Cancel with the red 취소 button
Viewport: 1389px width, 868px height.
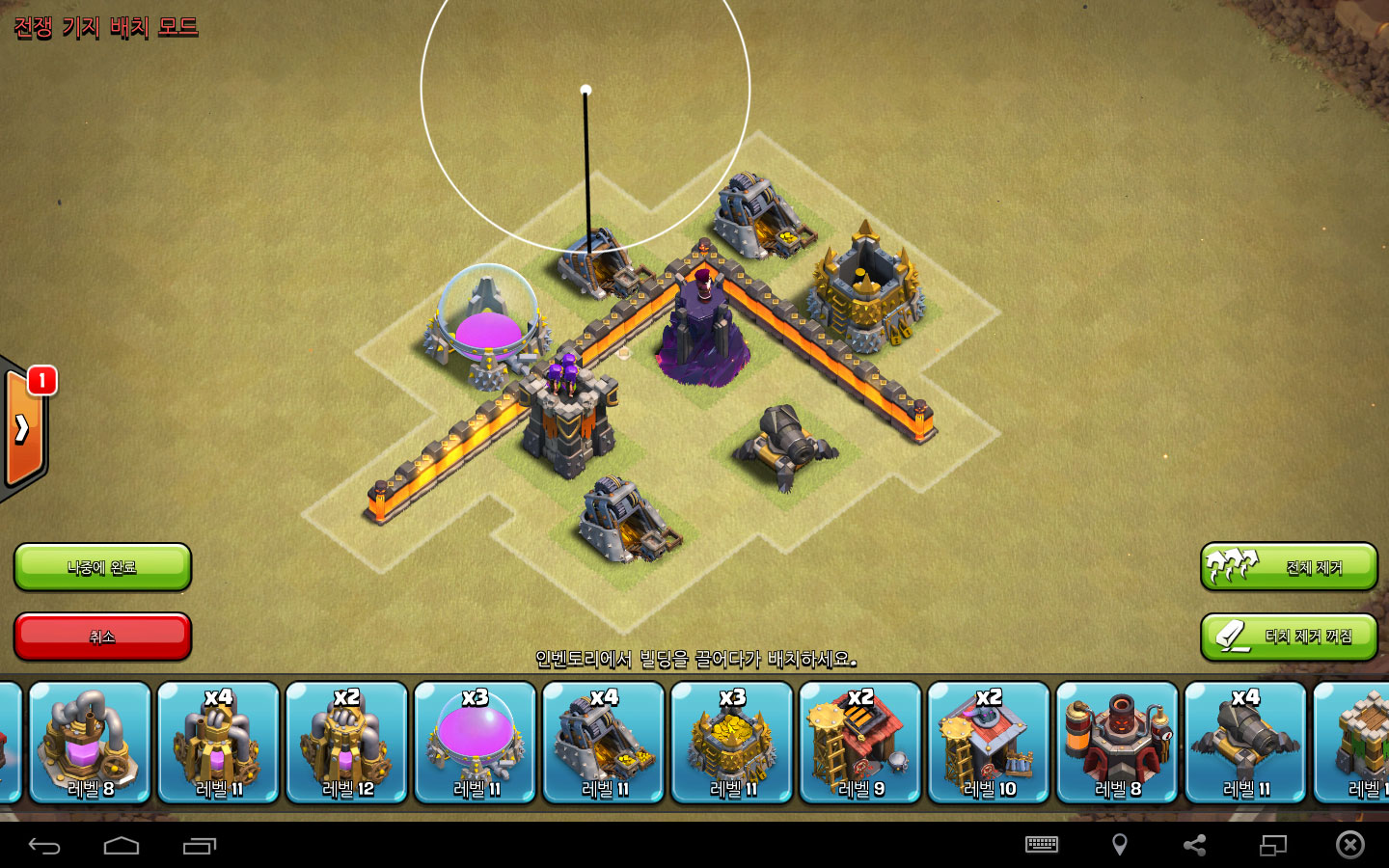(x=102, y=637)
